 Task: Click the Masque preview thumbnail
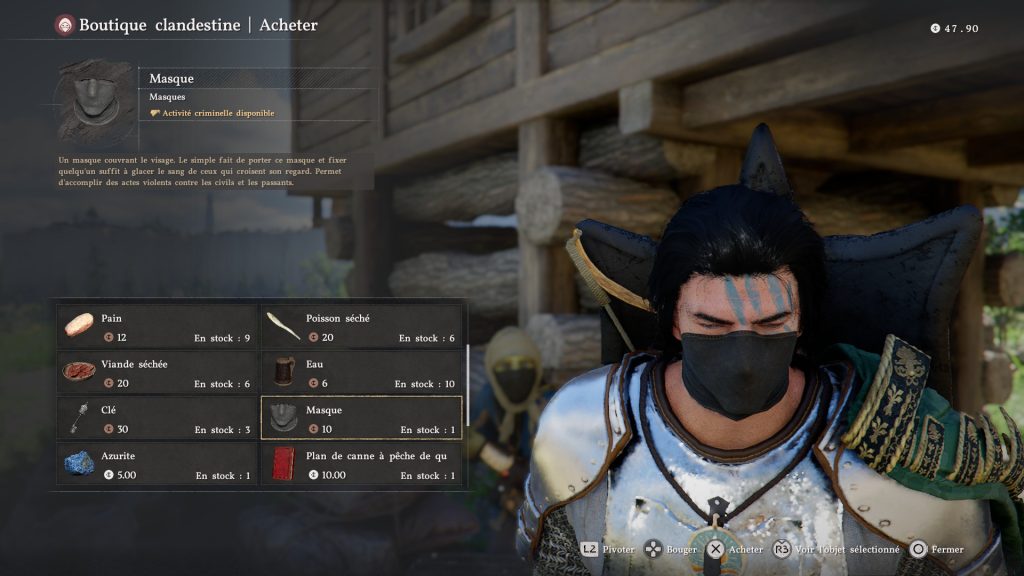tap(94, 101)
